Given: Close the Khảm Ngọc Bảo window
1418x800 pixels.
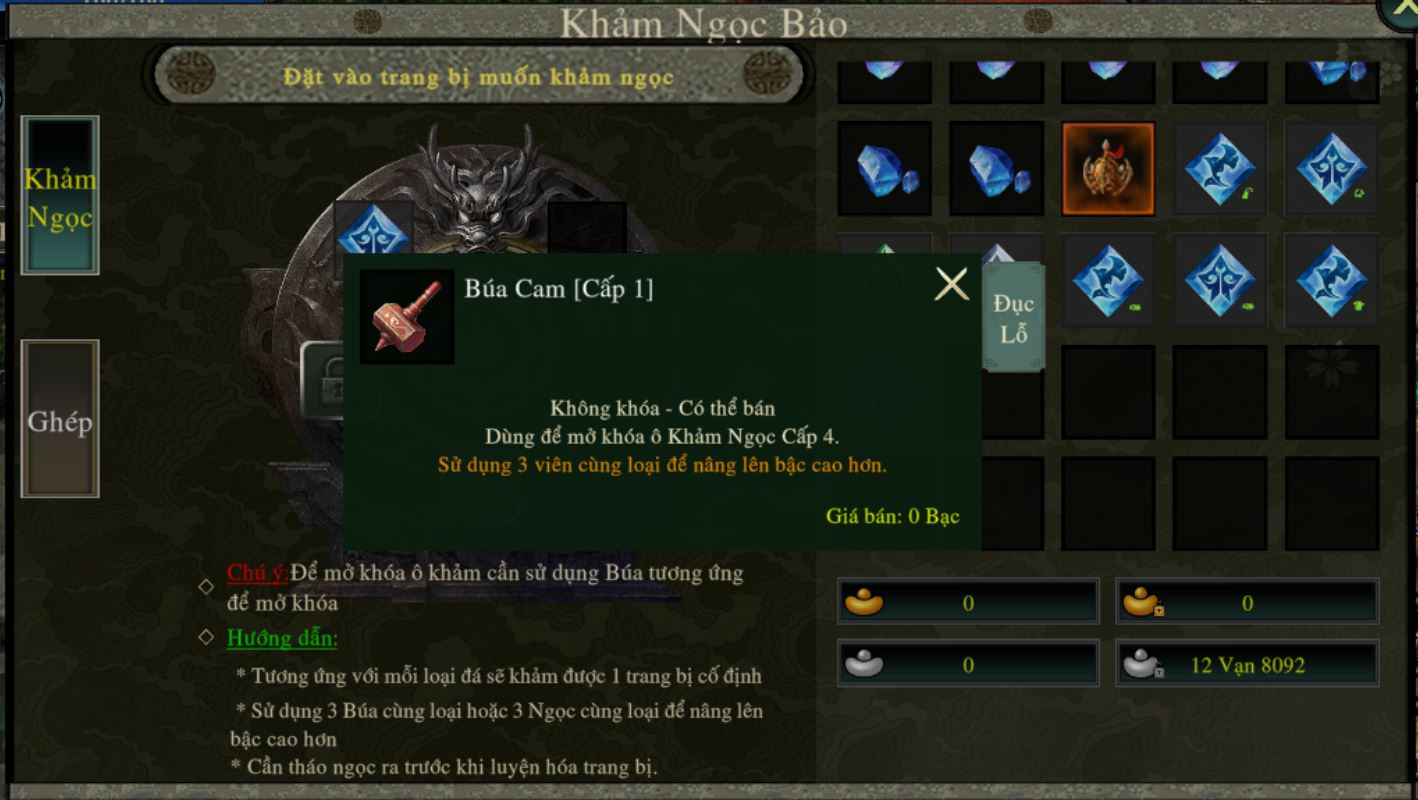Looking at the screenshot, I should point(1400,12).
